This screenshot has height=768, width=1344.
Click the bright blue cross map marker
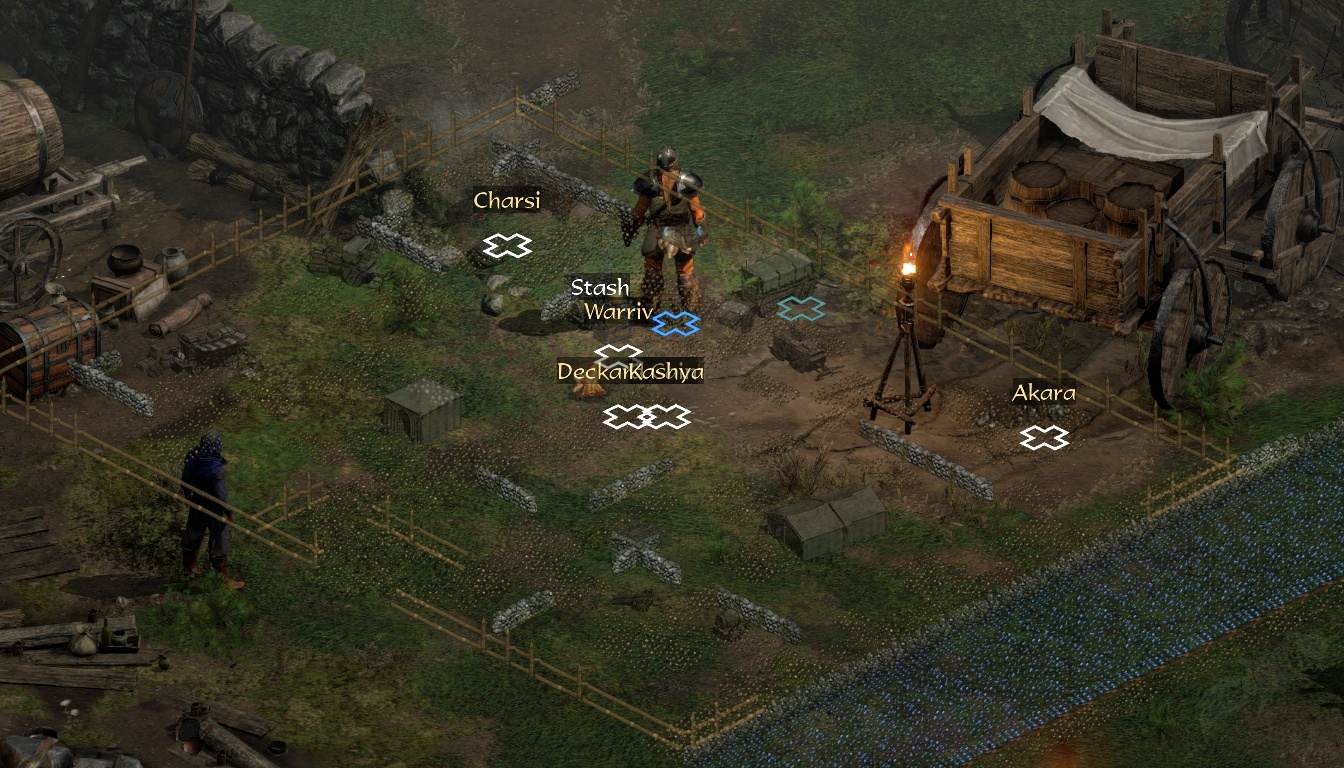point(676,323)
